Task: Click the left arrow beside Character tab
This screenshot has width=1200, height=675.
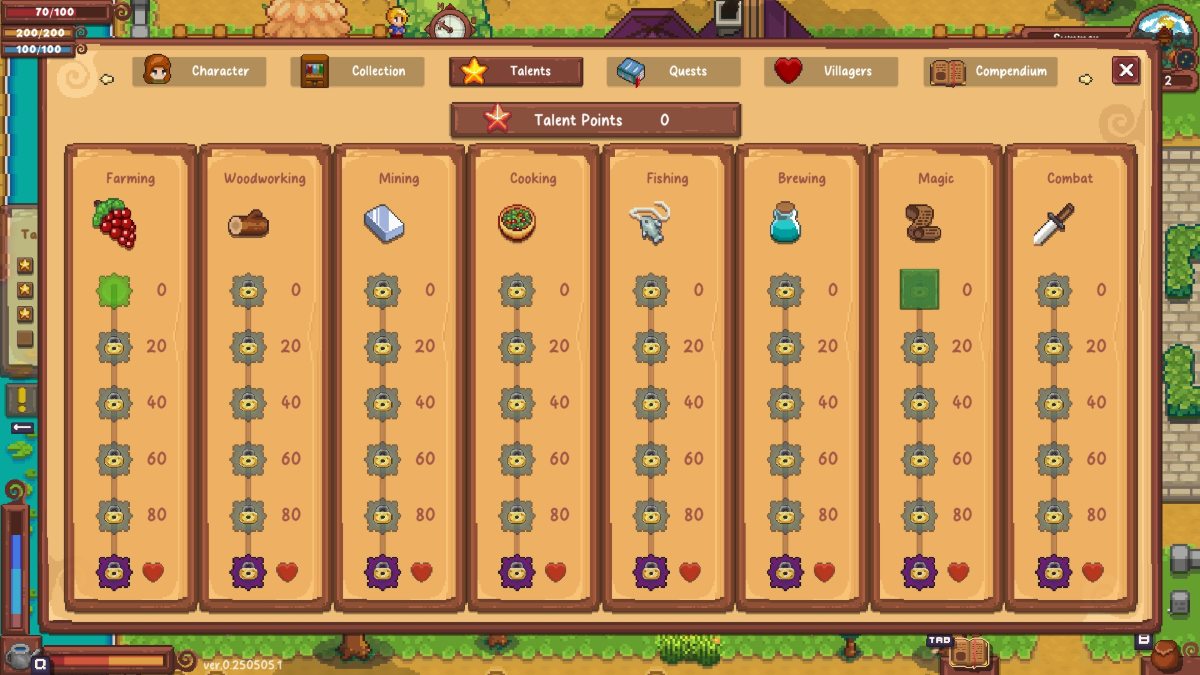Action: [x=107, y=78]
